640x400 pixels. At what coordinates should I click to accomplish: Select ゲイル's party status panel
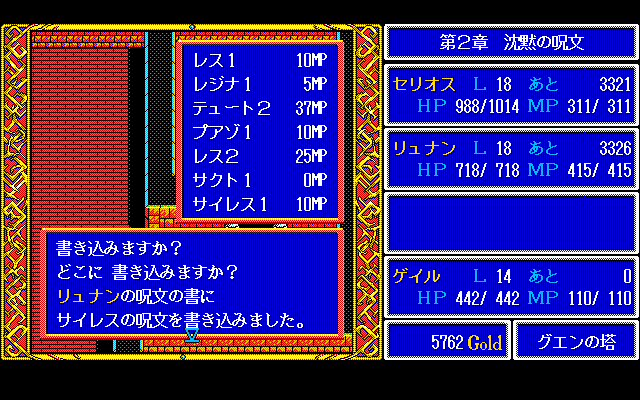pyautogui.click(x=511, y=286)
